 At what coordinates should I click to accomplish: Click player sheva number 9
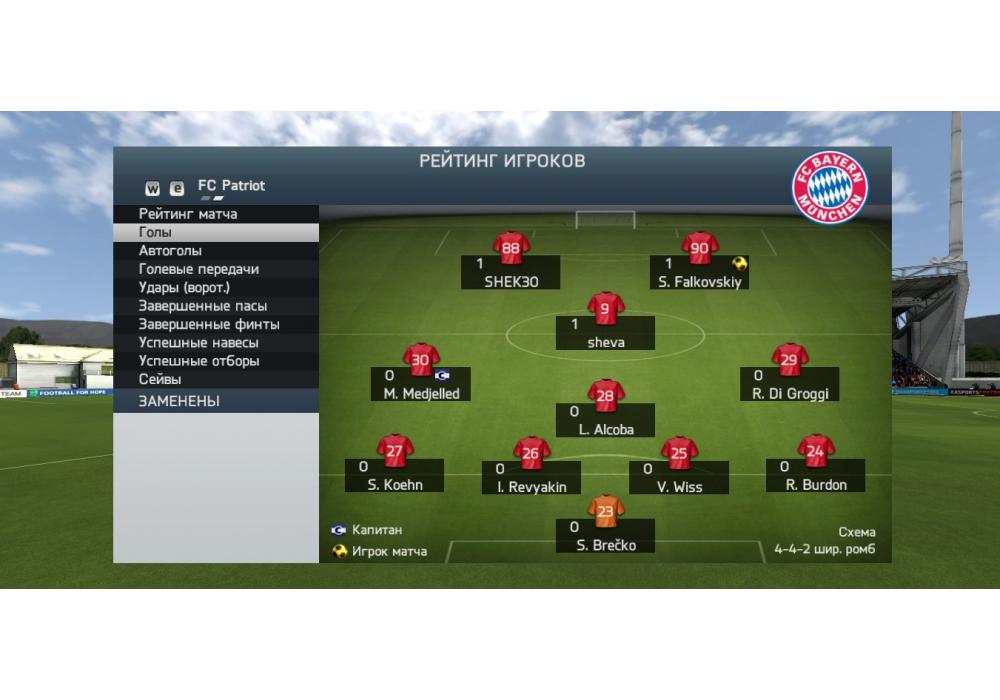coord(606,324)
